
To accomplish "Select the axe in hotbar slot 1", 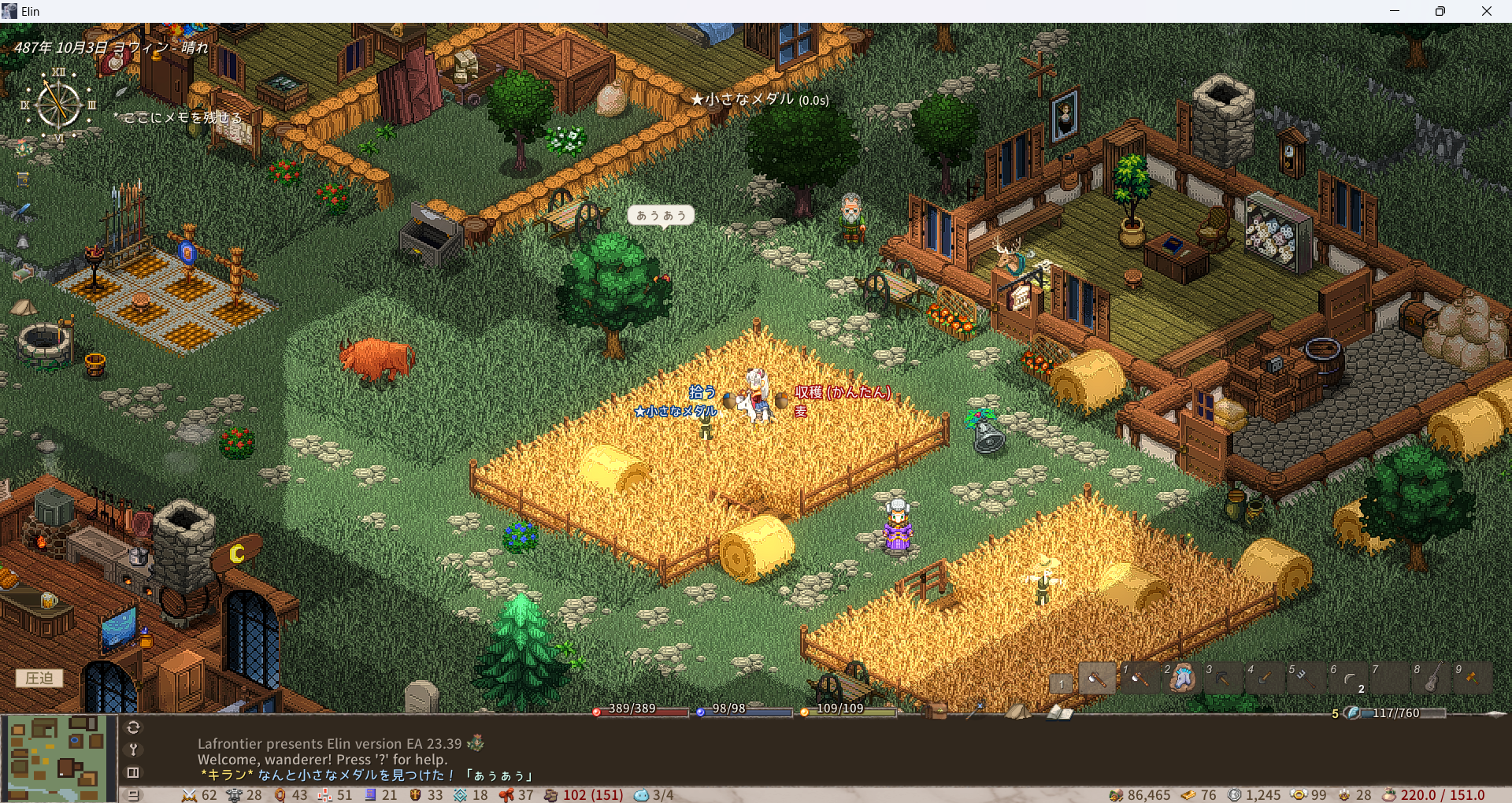I will 1139,678.
